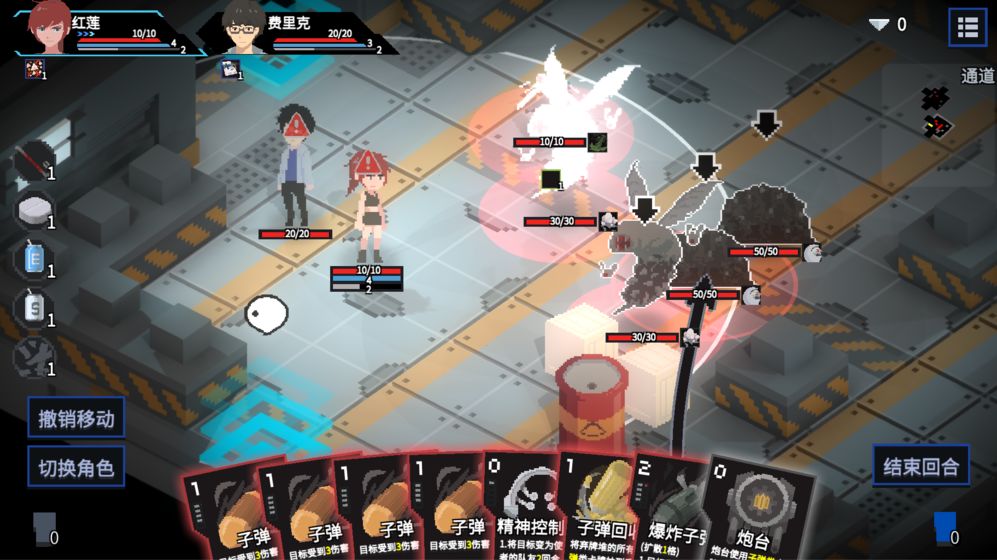Play the 炮台 turret card

(760, 510)
